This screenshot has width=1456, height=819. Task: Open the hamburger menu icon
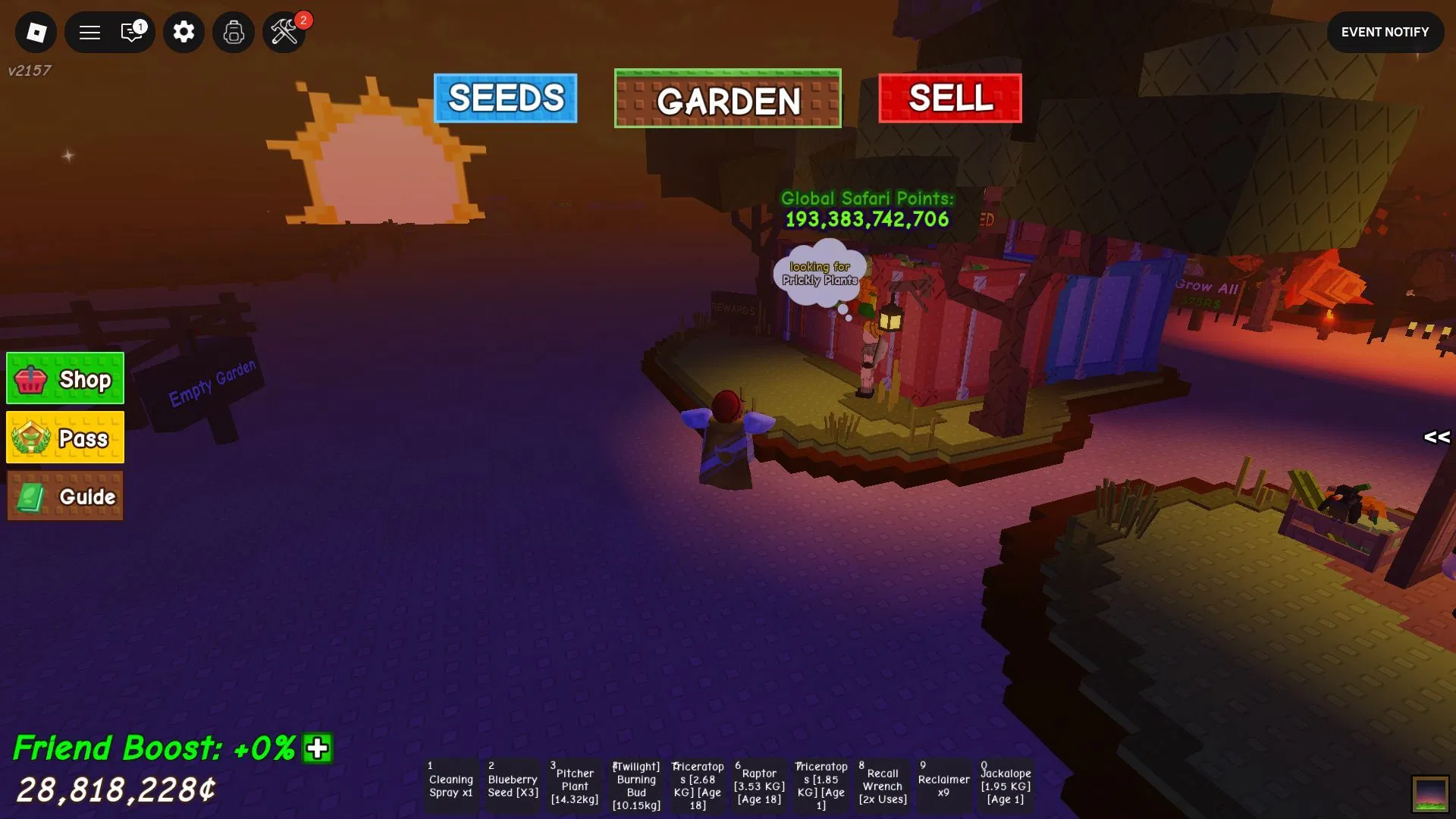(89, 32)
